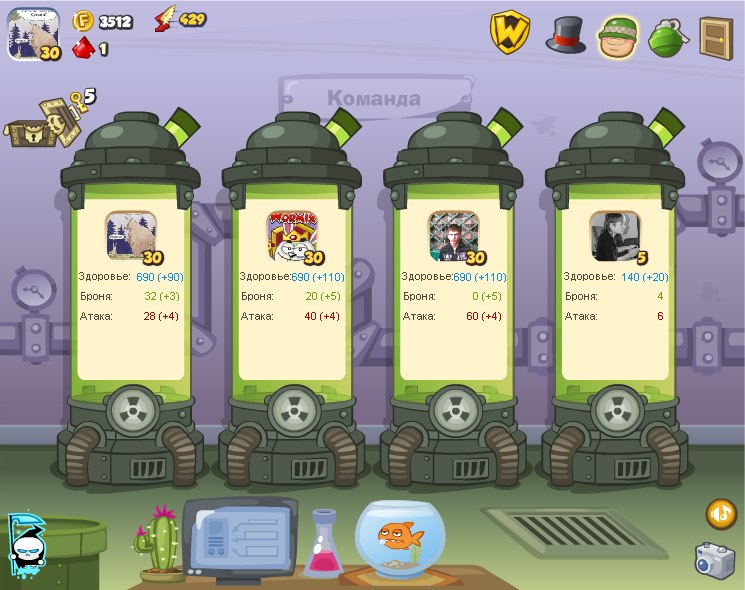745x590 pixels.
Task: Select the red ruby gems icon
Action: (x=83, y=48)
